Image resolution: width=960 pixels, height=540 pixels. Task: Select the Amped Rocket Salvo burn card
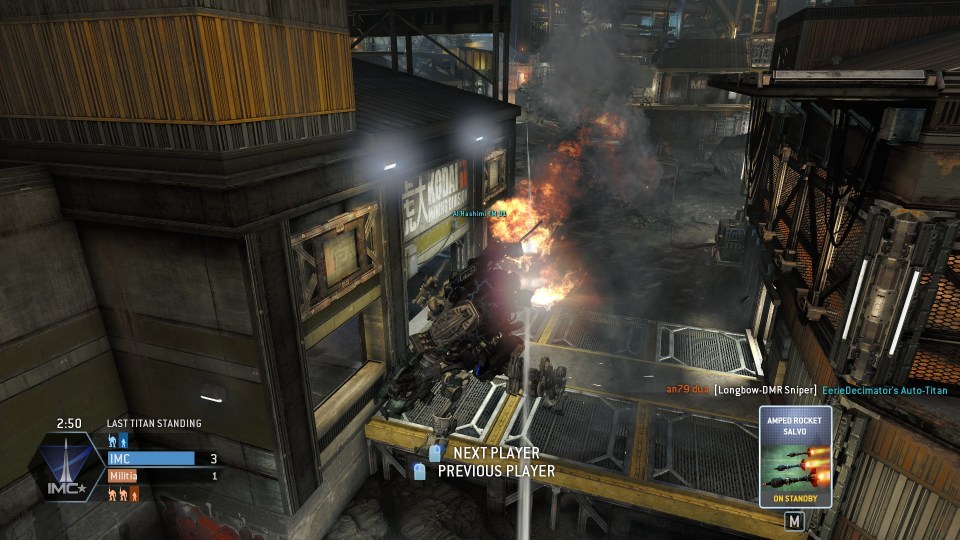[x=795, y=456]
